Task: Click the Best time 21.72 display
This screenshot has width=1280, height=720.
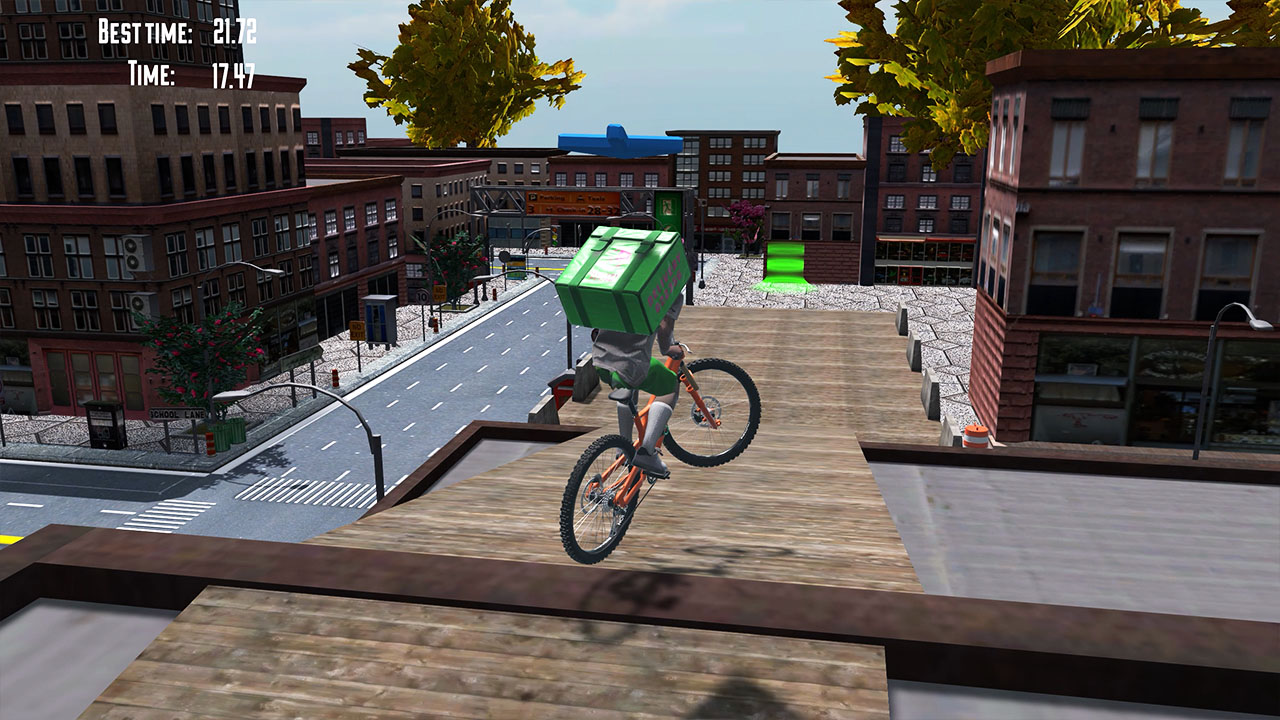Action: 178,31
